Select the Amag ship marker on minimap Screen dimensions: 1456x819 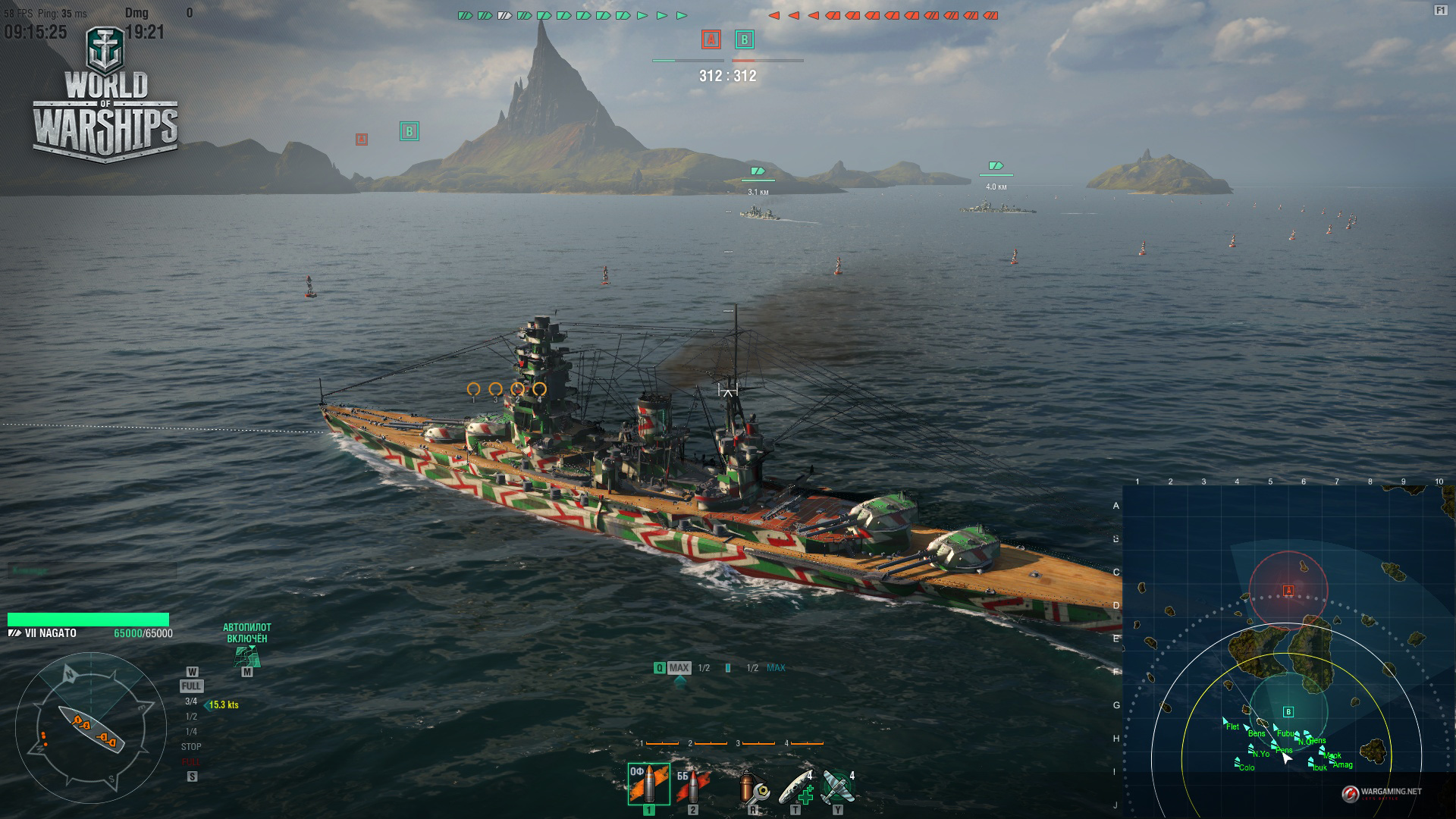click(x=1332, y=759)
